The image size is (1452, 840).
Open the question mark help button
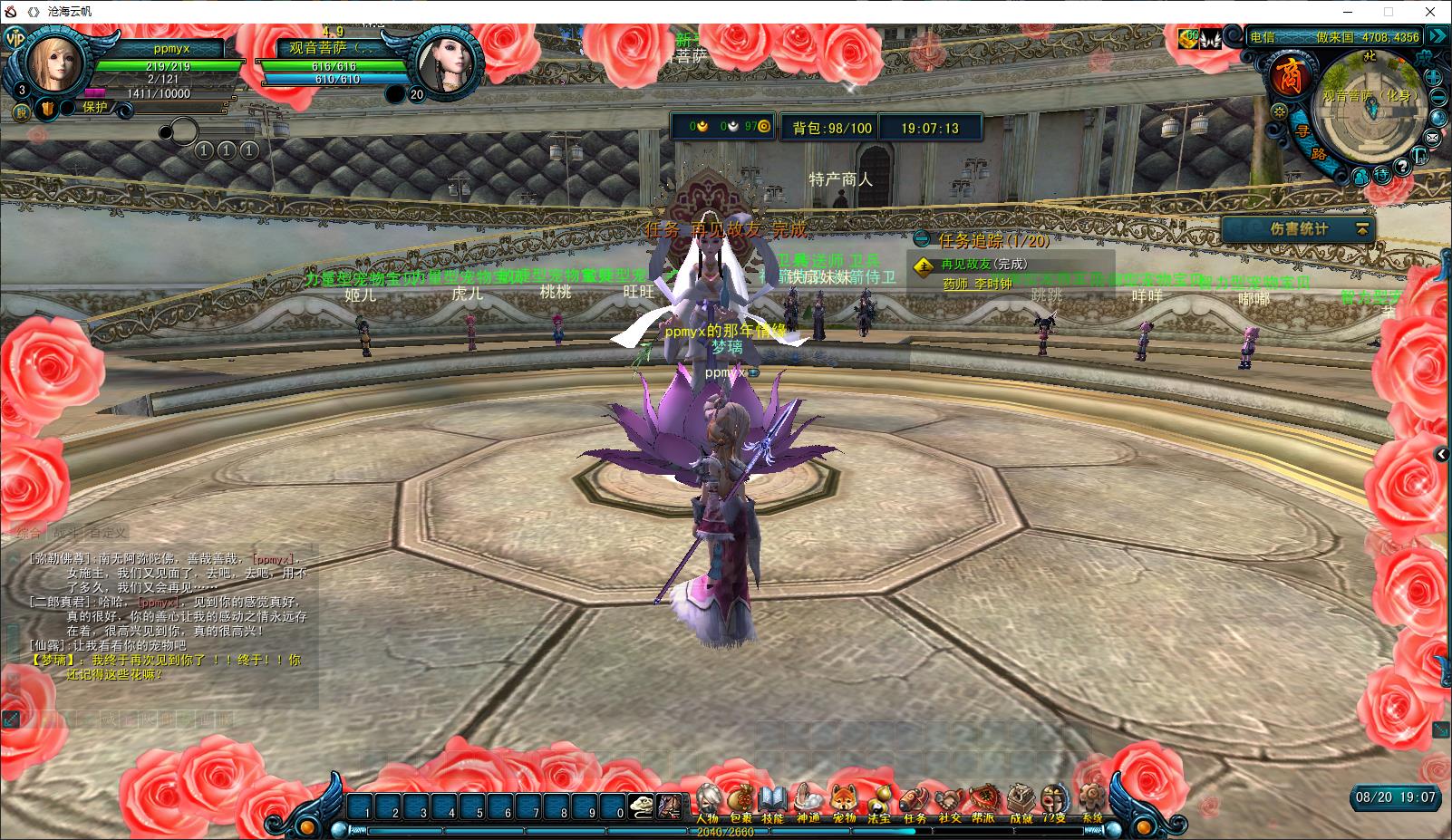[x=1402, y=167]
